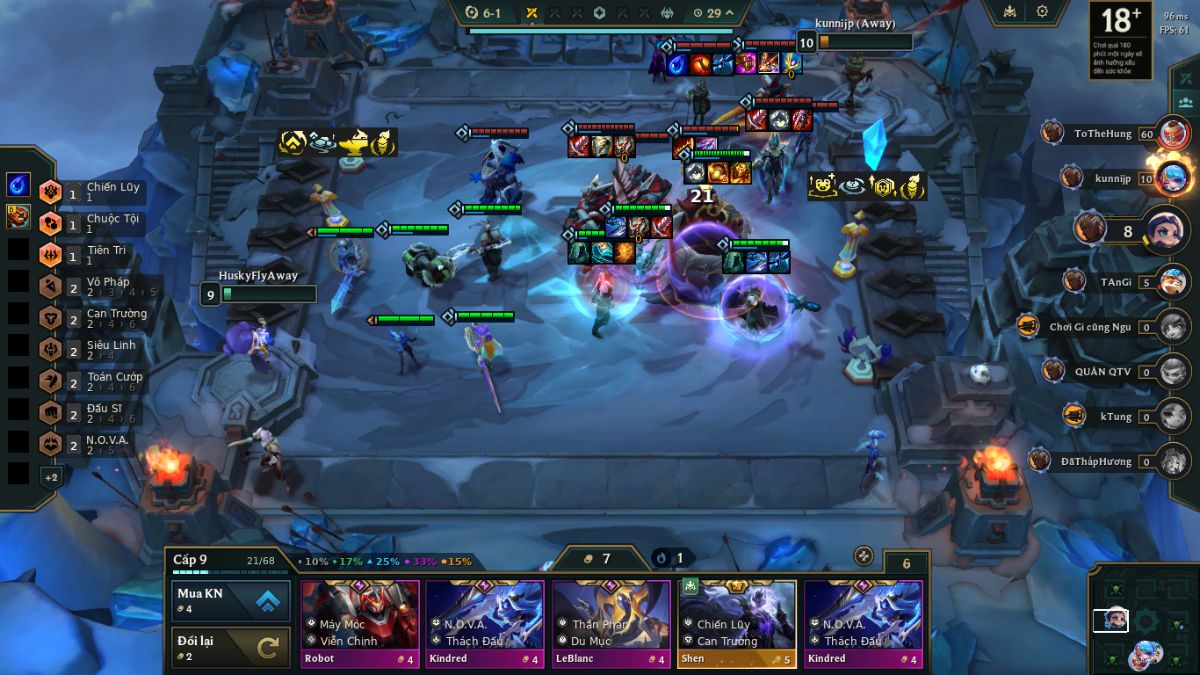The height and width of the screenshot is (675, 1200).
Task: Buy XP with the Mua KN button
Action: point(231,601)
